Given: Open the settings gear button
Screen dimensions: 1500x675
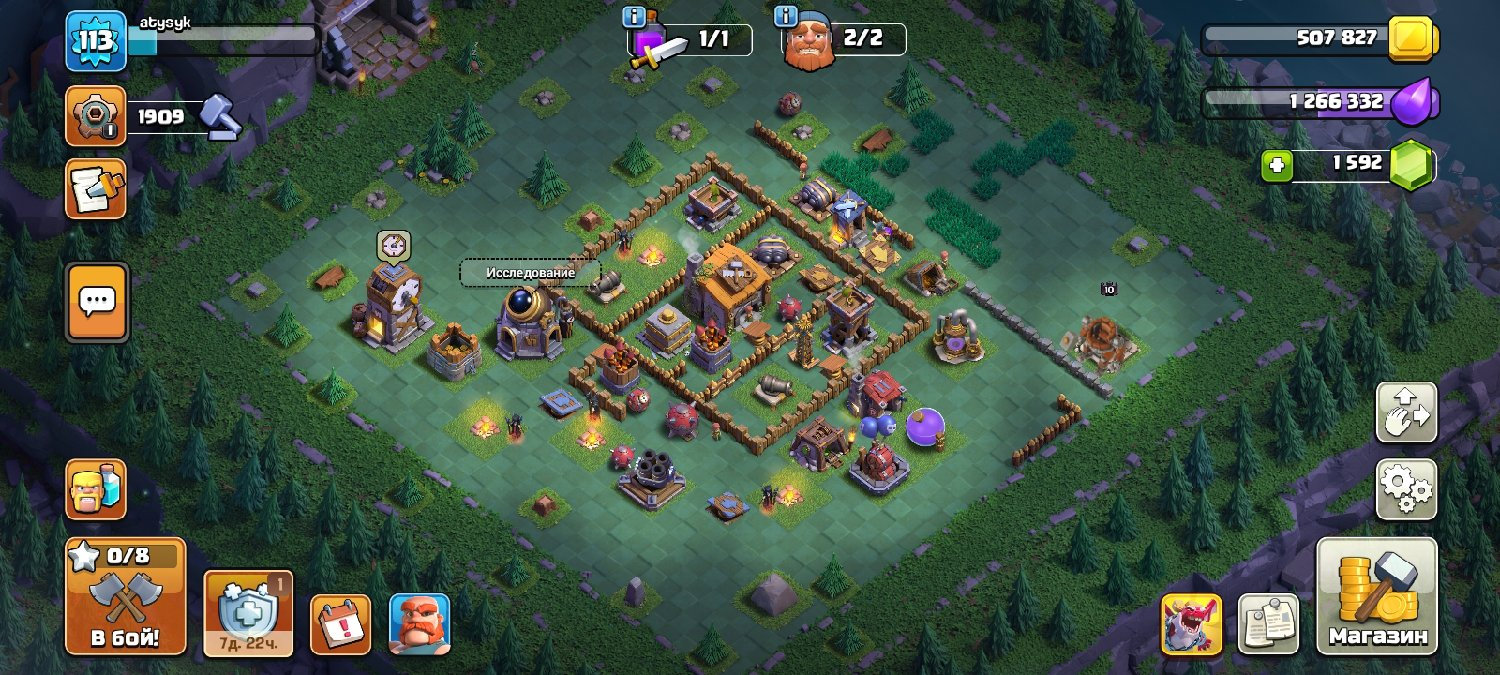Looking at the screenshot, I should pyautogui.click(x=1406, y=488).
